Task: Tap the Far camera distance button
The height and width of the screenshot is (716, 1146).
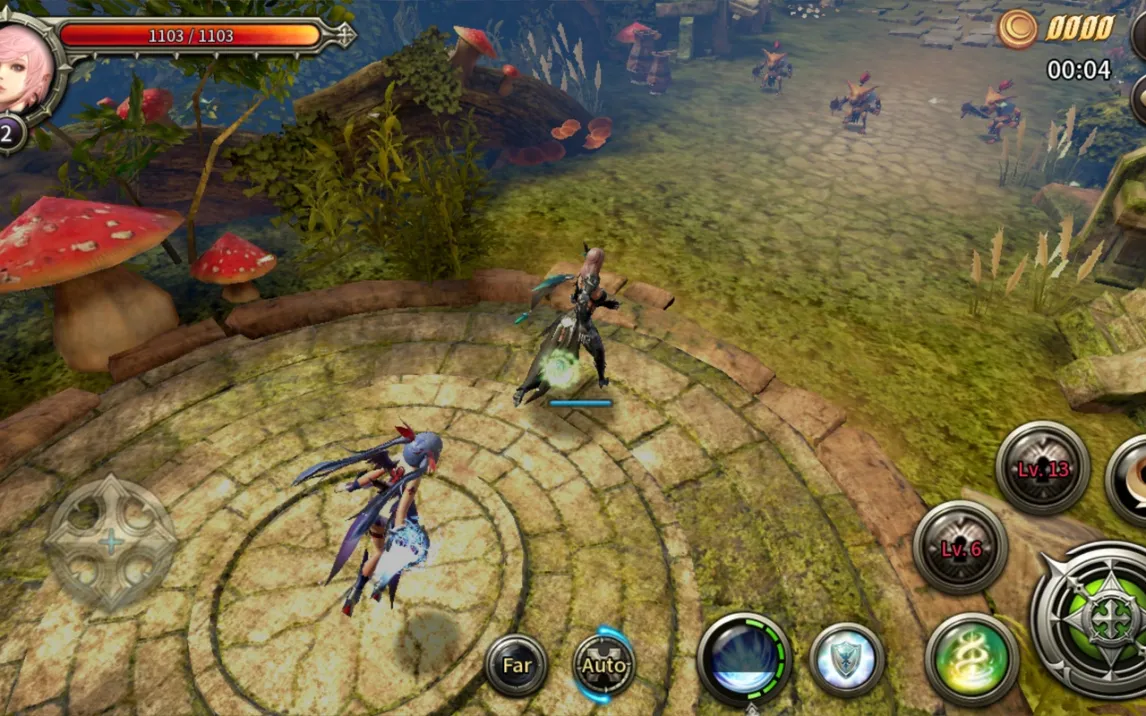Action: pyautogui.click(x=516, y=665)
